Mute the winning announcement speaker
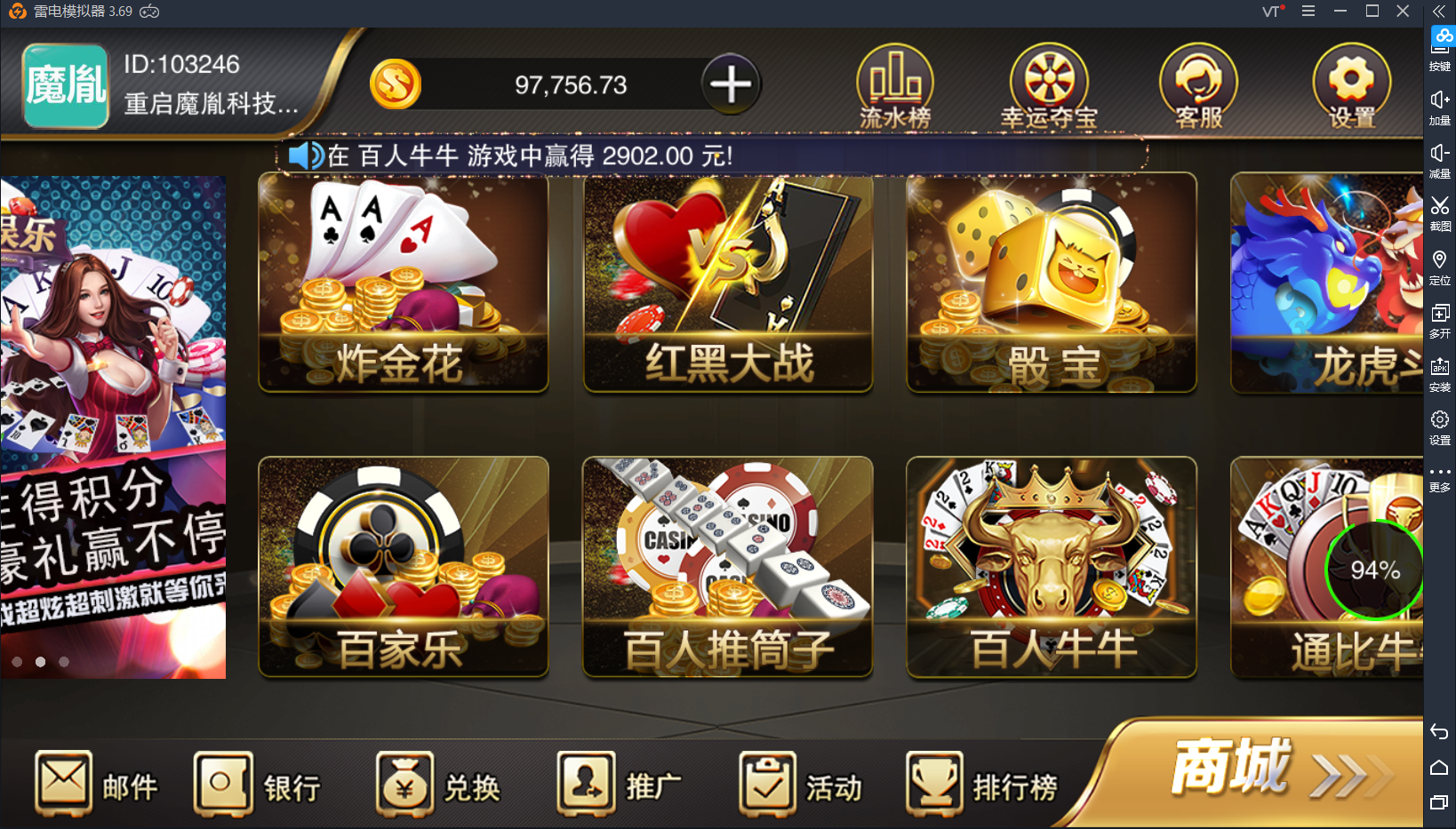This screenshot has width=1456, height=829. click(x=306, y=155)
